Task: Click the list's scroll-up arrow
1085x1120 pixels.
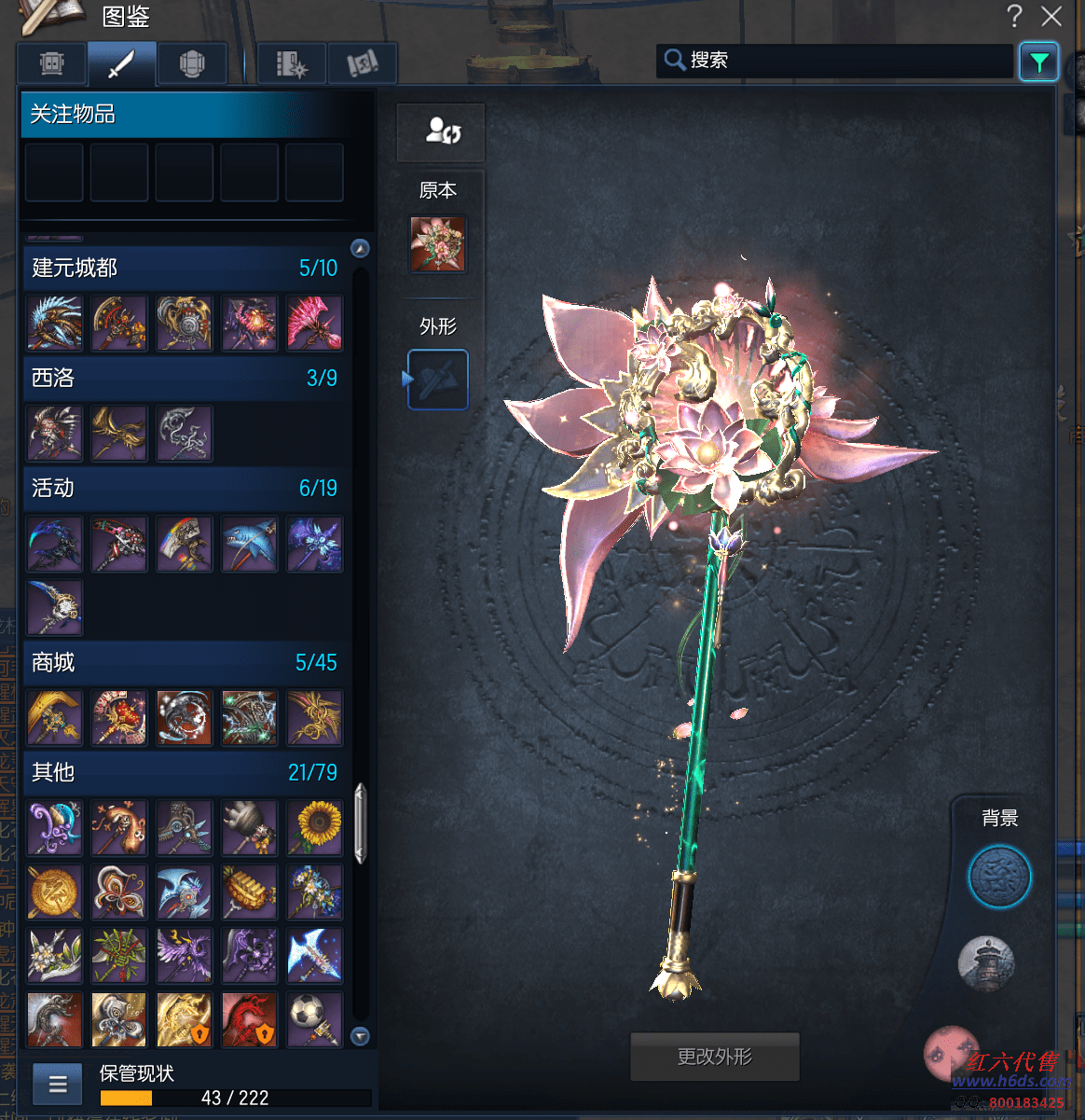Action: click(x=361, y=248)
